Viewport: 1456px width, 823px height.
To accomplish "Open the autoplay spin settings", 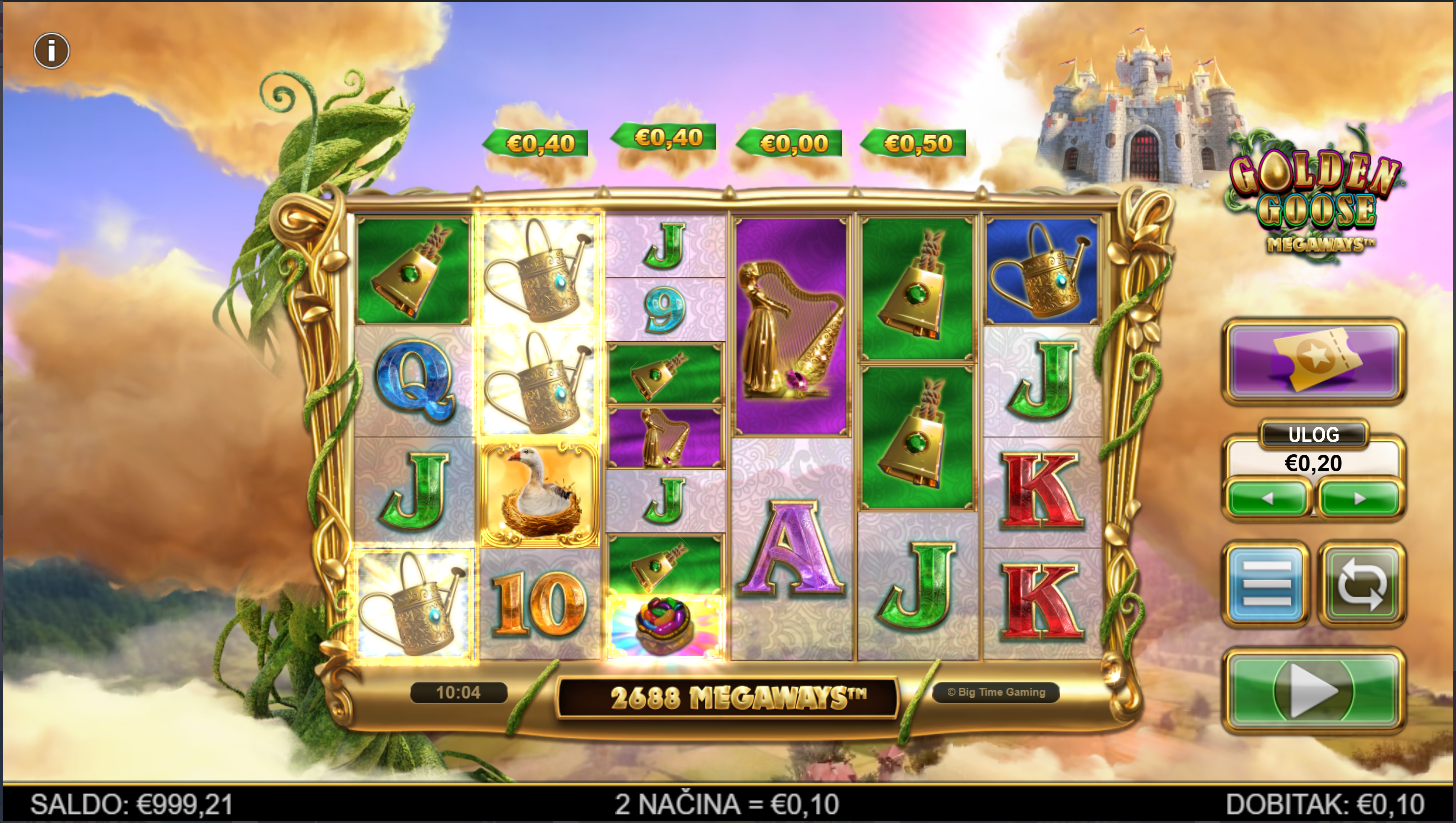I will pyautogui.click(x=1362, y=584).
